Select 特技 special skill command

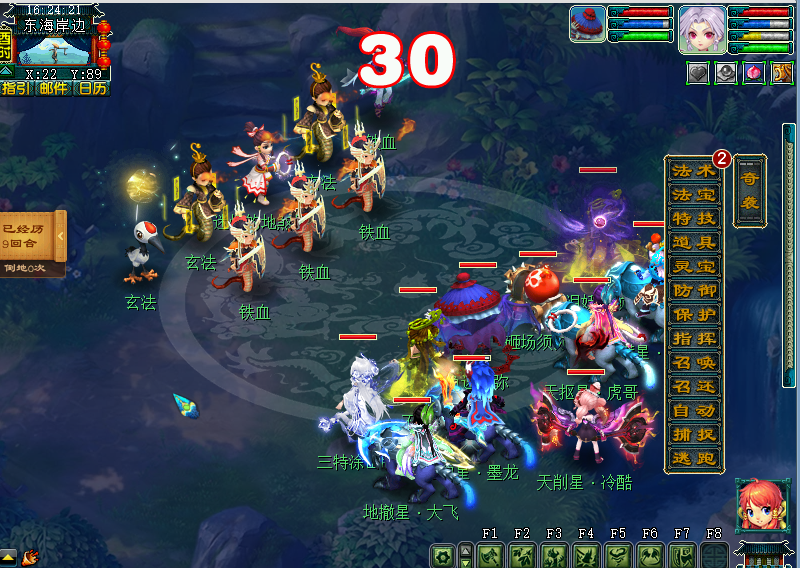pyautogui.click(x=694, y=218)
